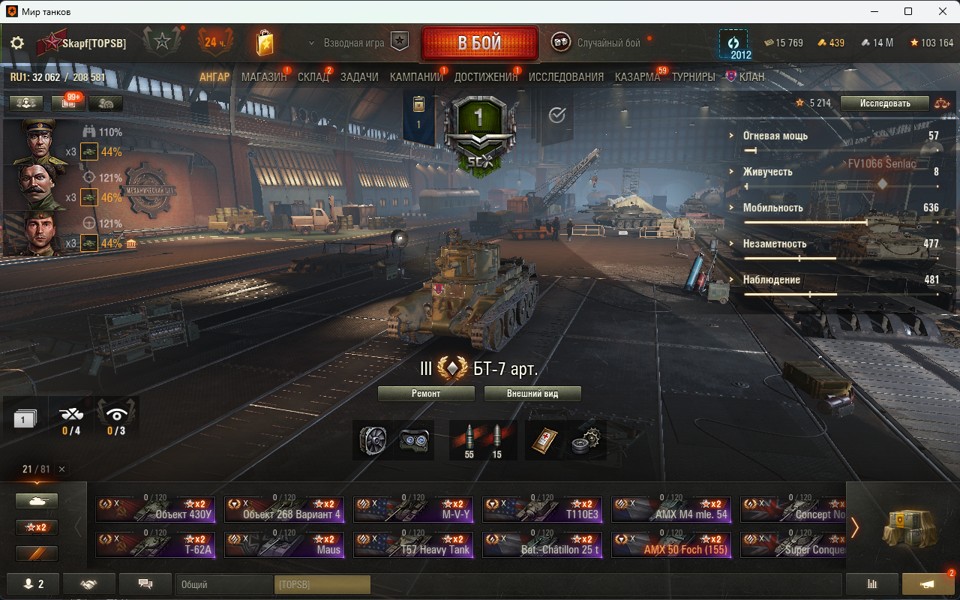Click the Исследовать research button
This screenshot has height=600, width=960.
coord(884,103)
